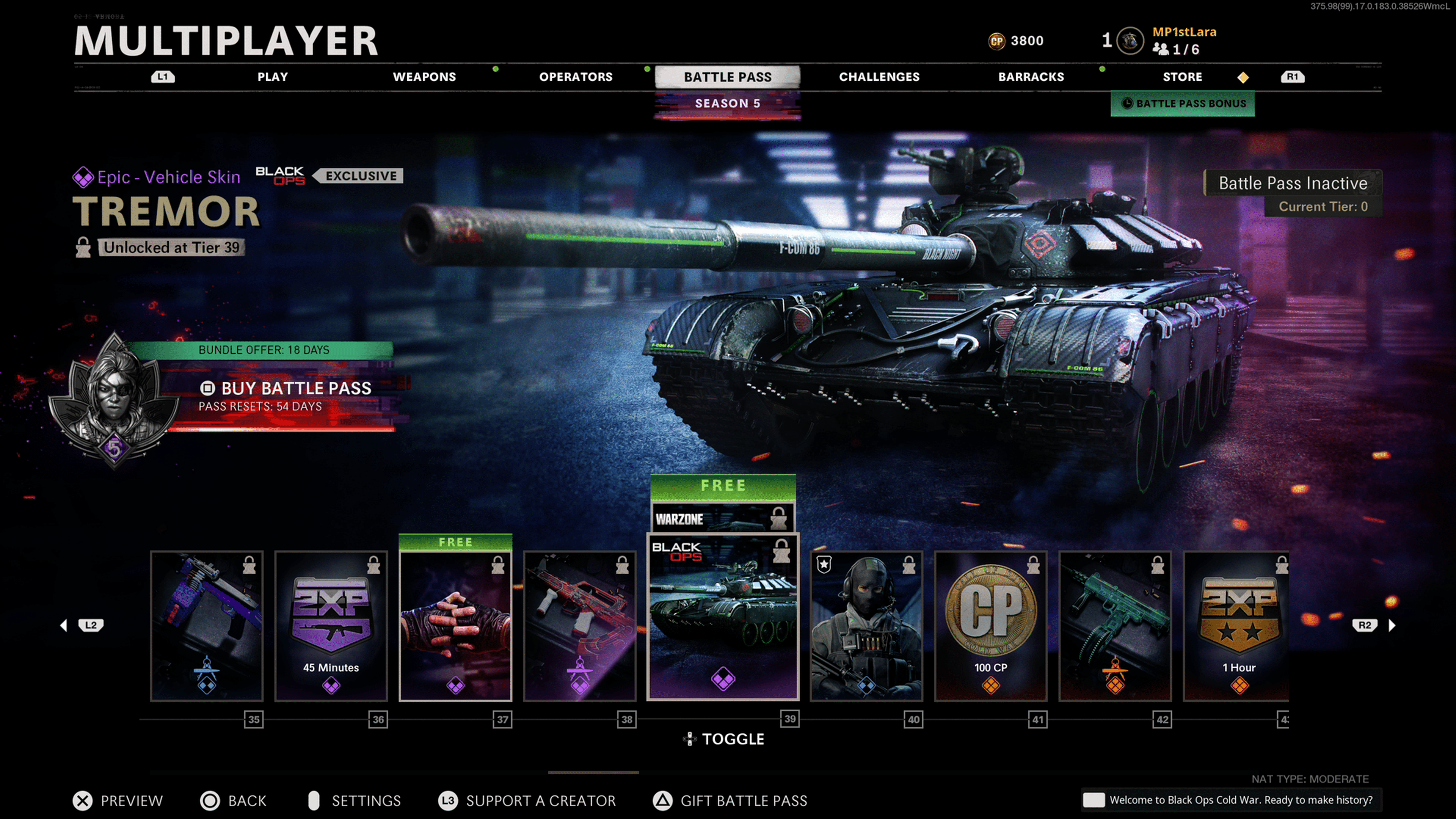Select the Tremor tank skin tile
The image size is (1456, 819).
pos(723,617)
